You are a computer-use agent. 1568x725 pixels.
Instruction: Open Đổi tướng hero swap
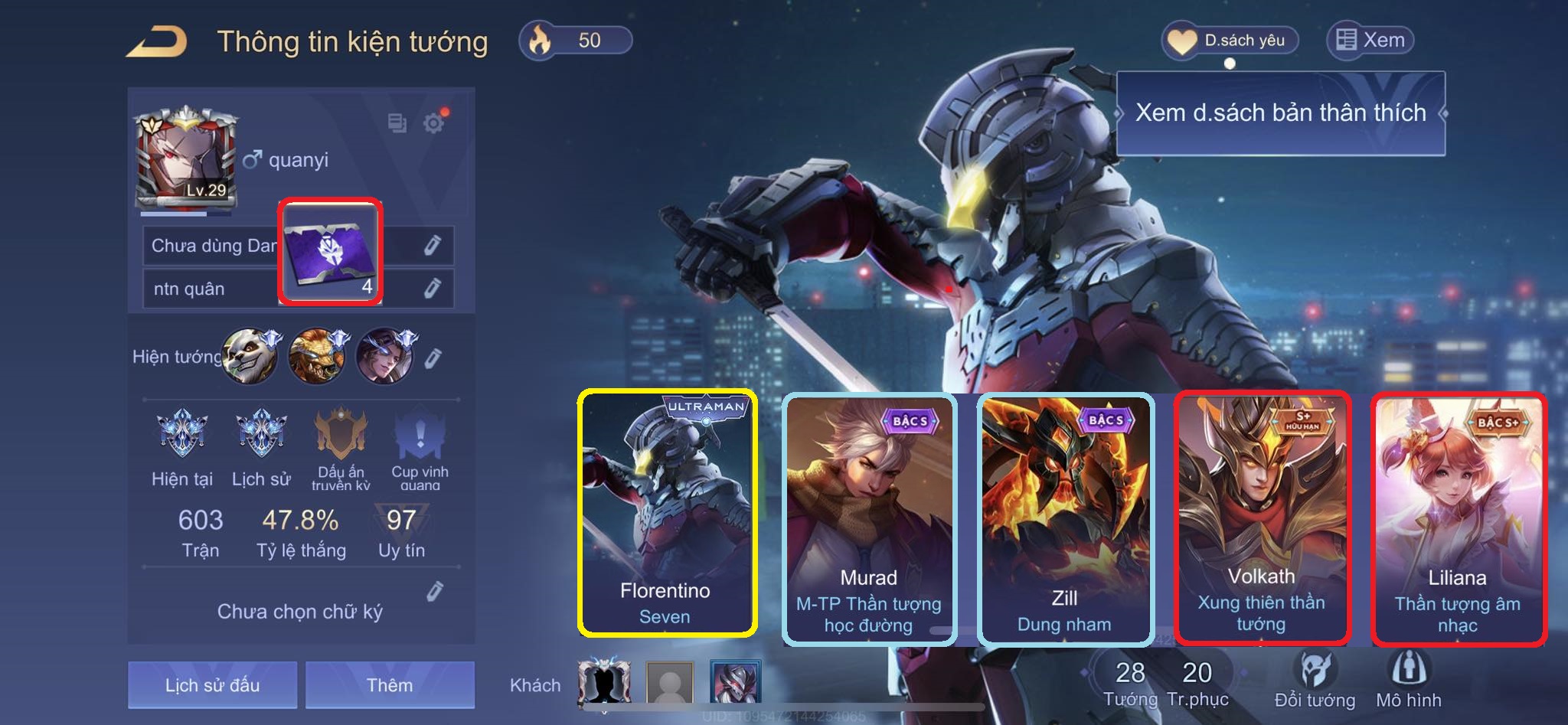pyautogui.click(x=1315, y=679)
